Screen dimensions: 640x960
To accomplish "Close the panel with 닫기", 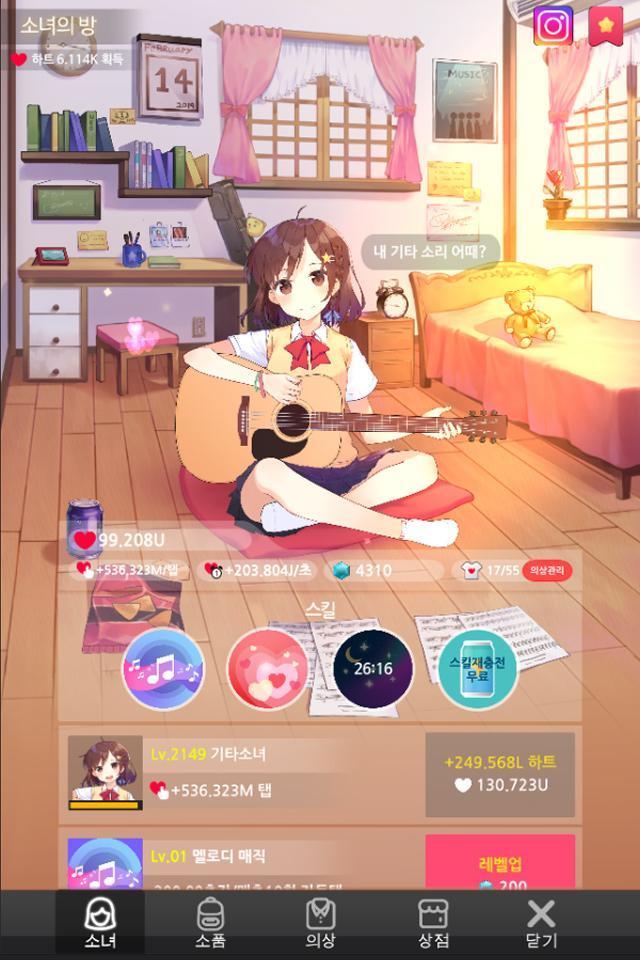I will pos(541,922).
